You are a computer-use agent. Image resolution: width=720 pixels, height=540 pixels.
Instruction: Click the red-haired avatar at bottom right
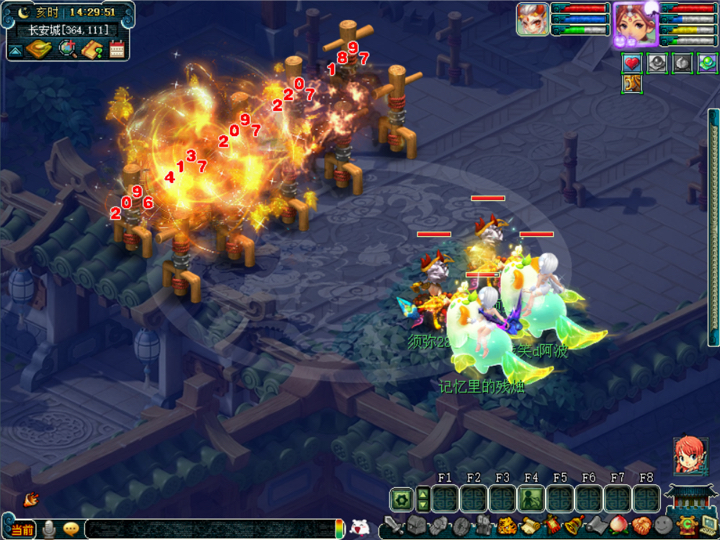pos(689,456)
